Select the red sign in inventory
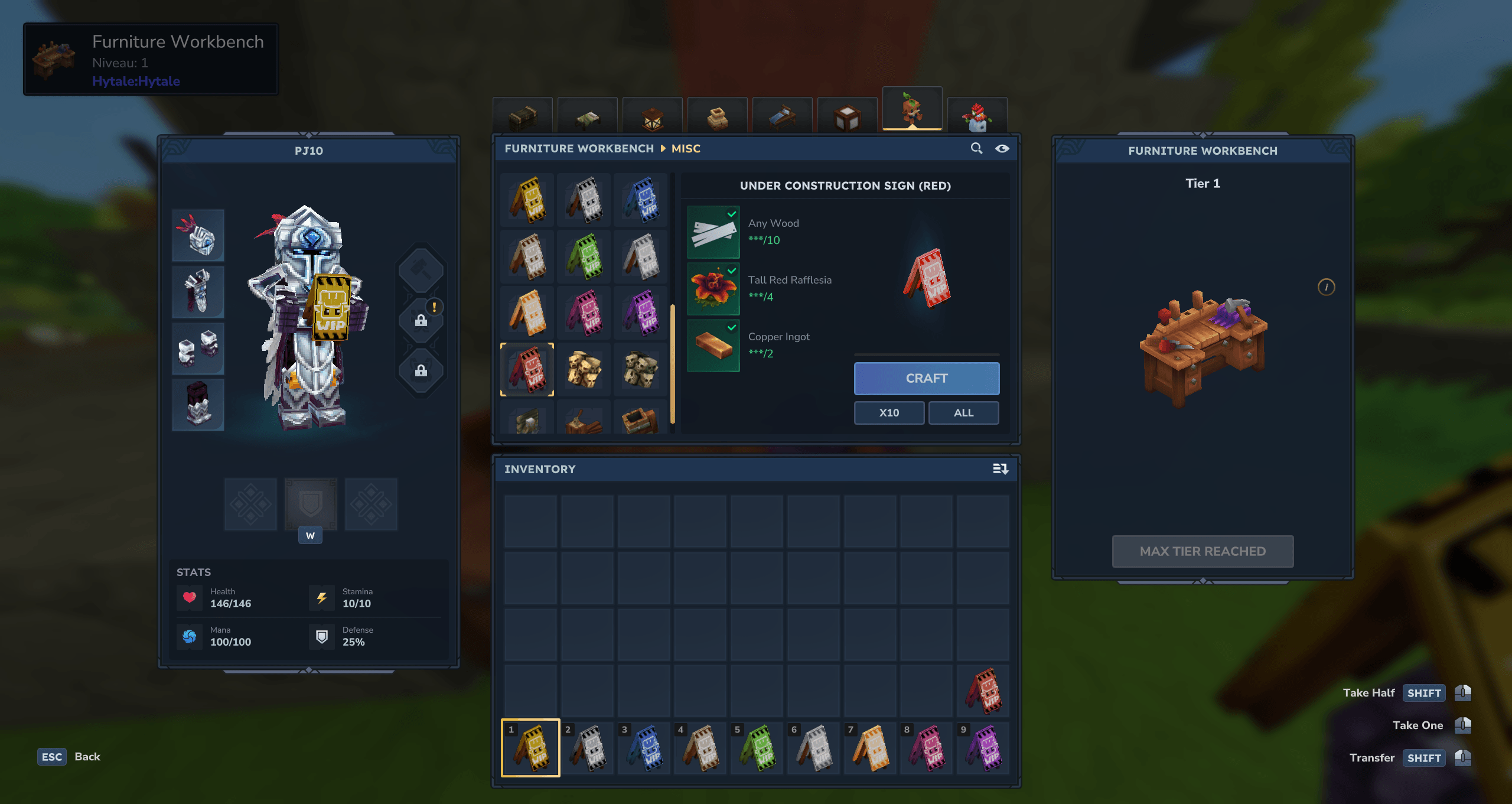This screenshot has width=1512, height=804. (983, 690)
